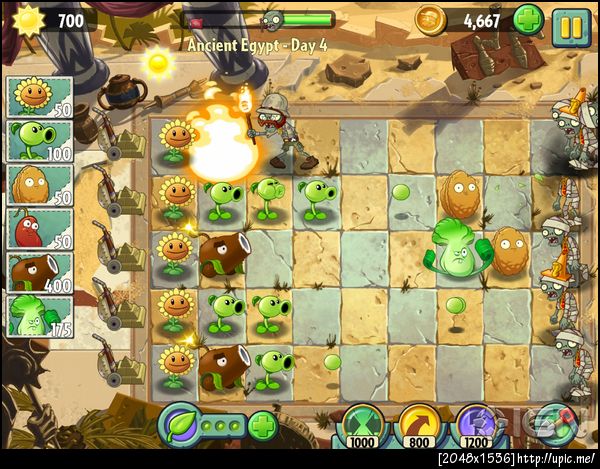This screenshot has width=600, height=469.
Task: Pick the Wall-nut seed packet
Action: pos(39,185)
